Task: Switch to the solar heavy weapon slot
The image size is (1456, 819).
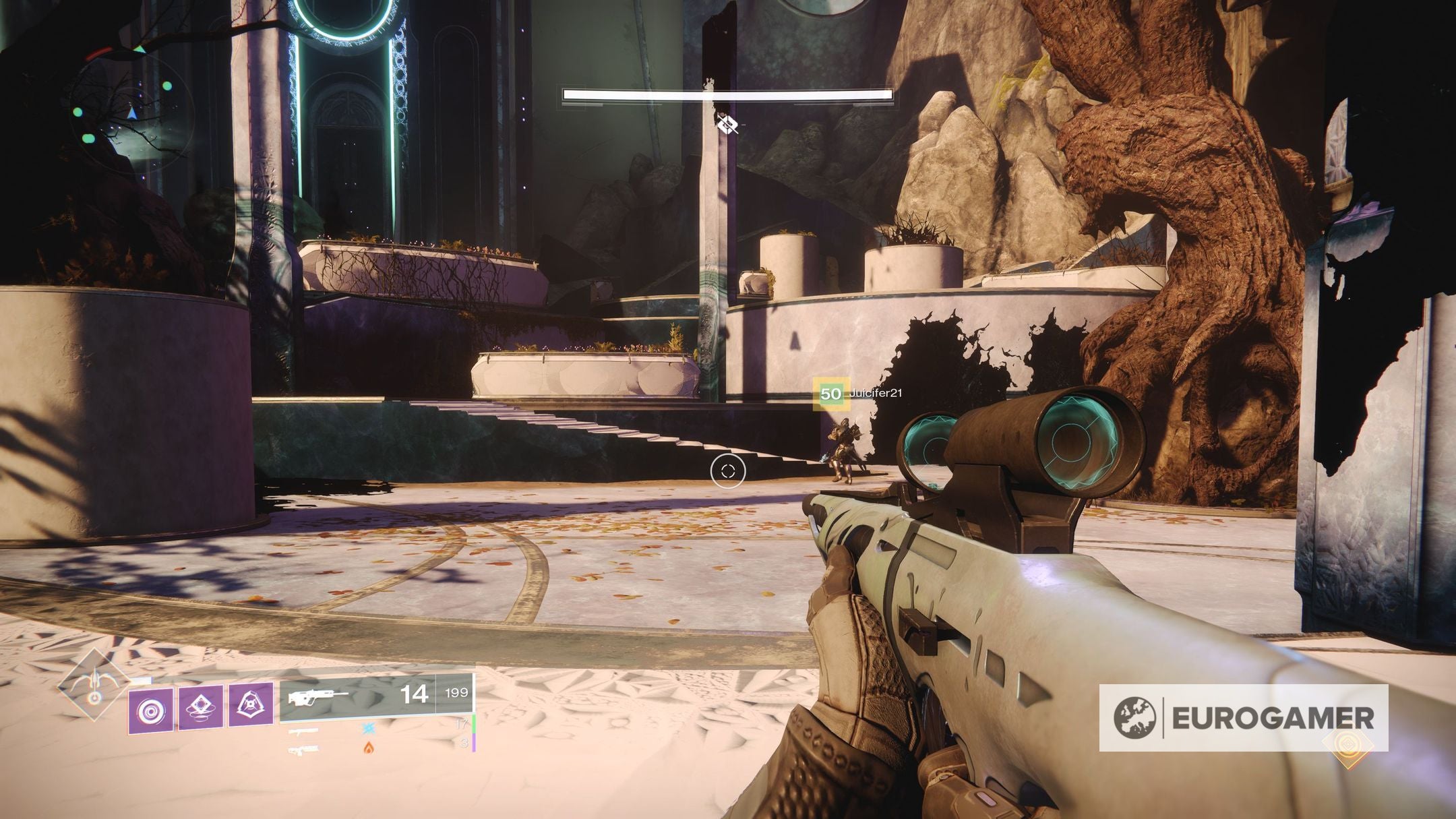Action: pos(305,750)
